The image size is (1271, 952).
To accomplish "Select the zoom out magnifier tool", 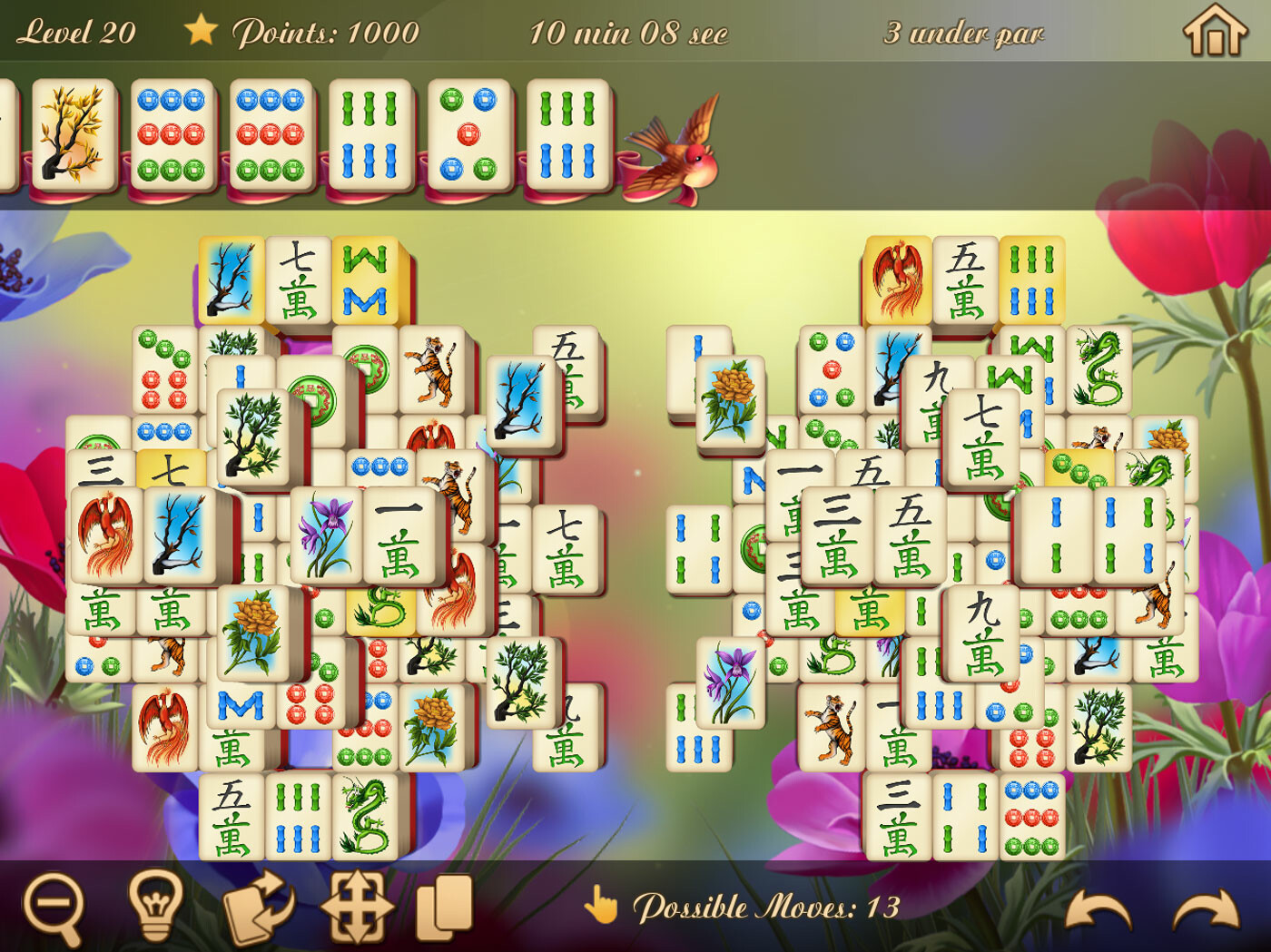I will [x=56, y=906].
